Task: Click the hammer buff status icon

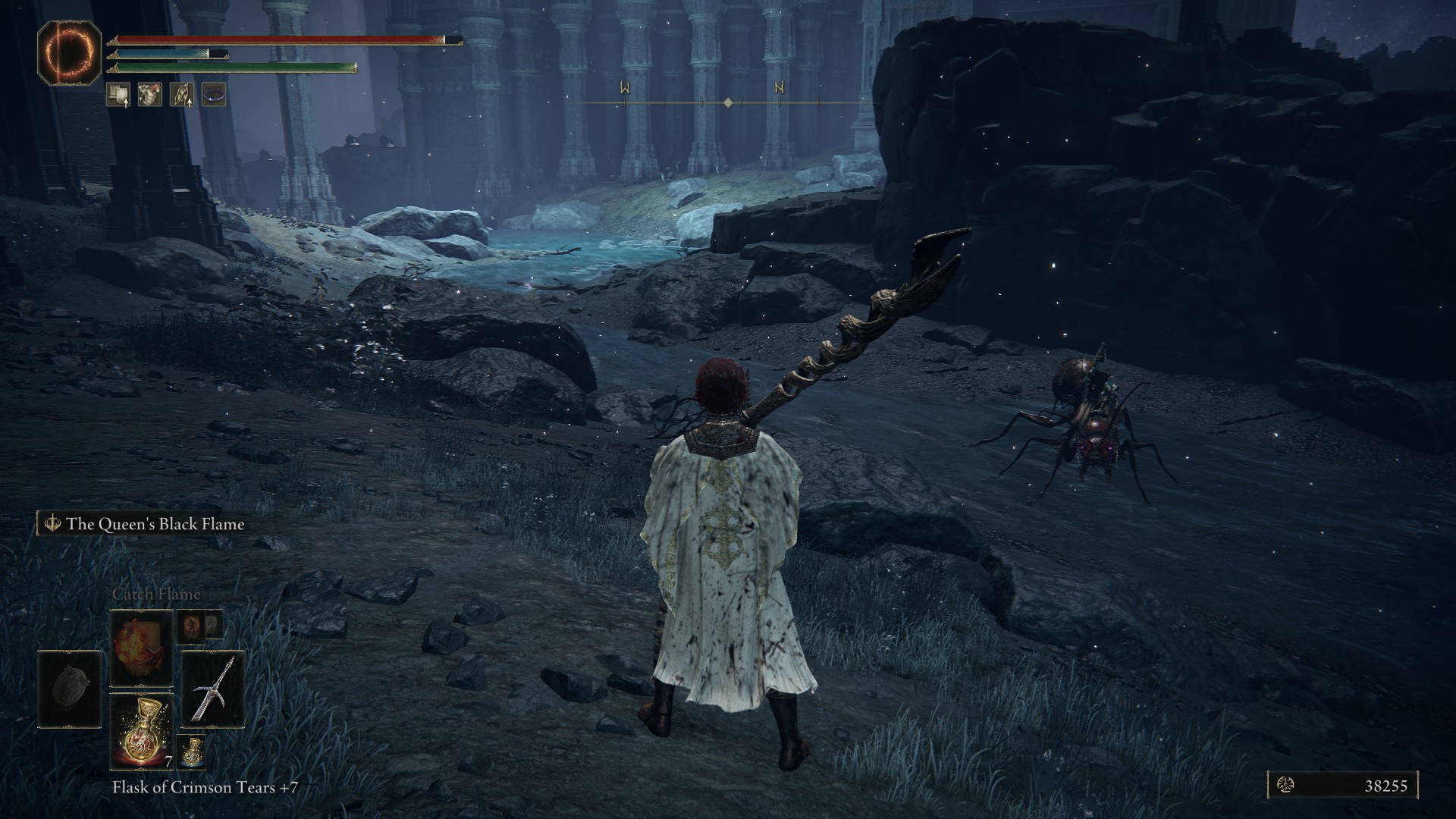Action: click(118, 95)
